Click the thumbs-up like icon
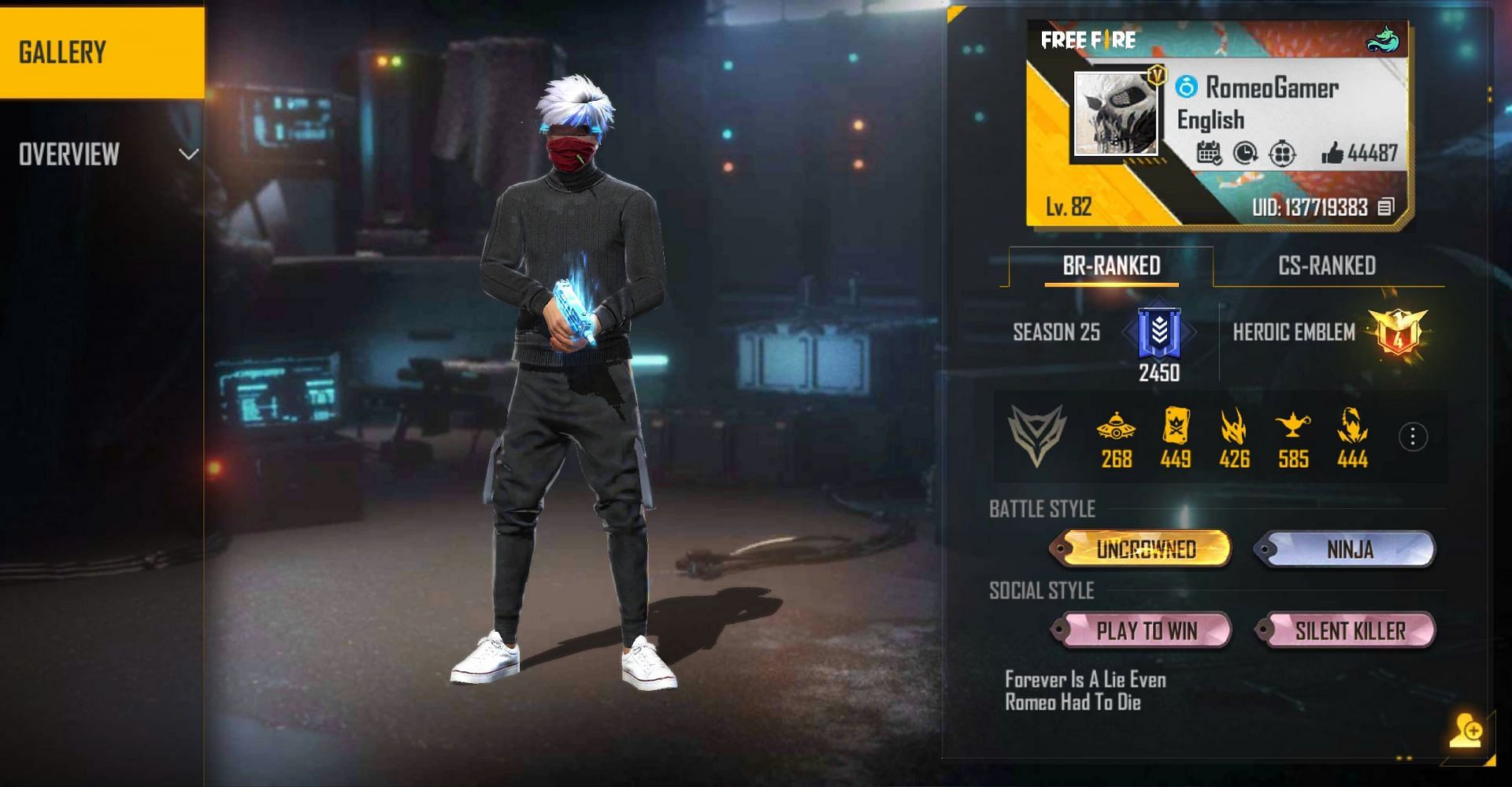 tap(1332, 153)
